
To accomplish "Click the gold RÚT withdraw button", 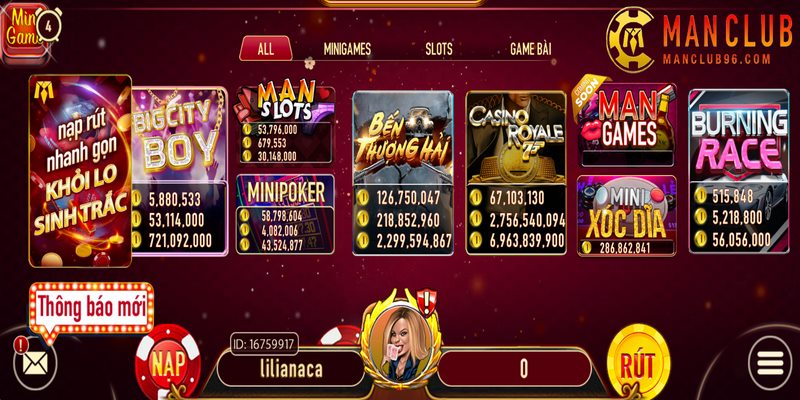I will click(x=639, y=362).
